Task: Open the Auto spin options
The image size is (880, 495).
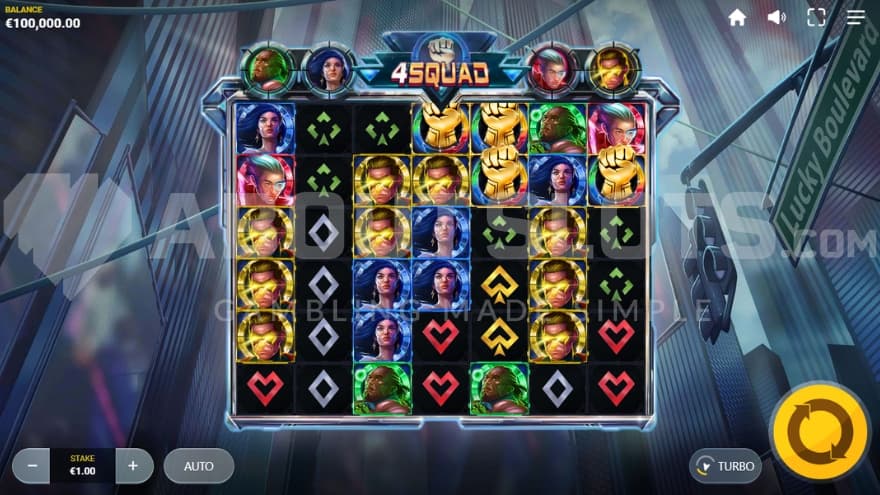Action: pyautogui.click(x=199, y=466)
